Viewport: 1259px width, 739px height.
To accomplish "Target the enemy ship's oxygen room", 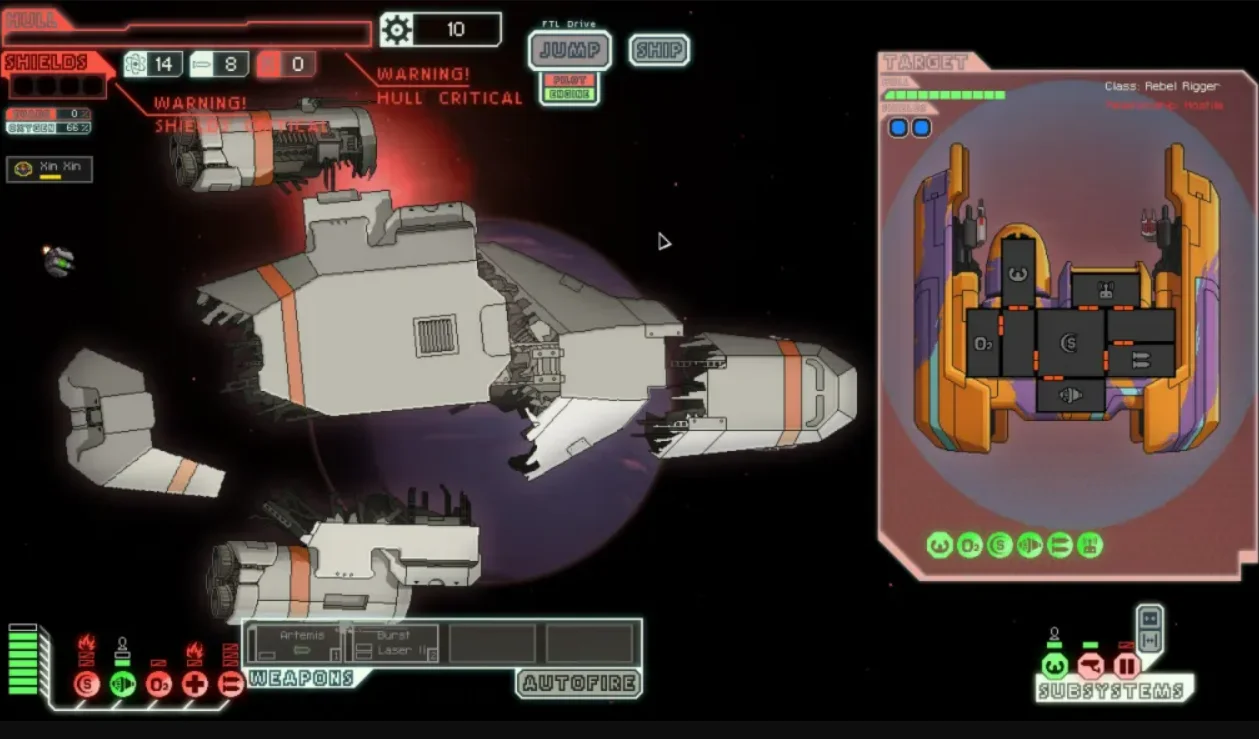I will [983, 343].
